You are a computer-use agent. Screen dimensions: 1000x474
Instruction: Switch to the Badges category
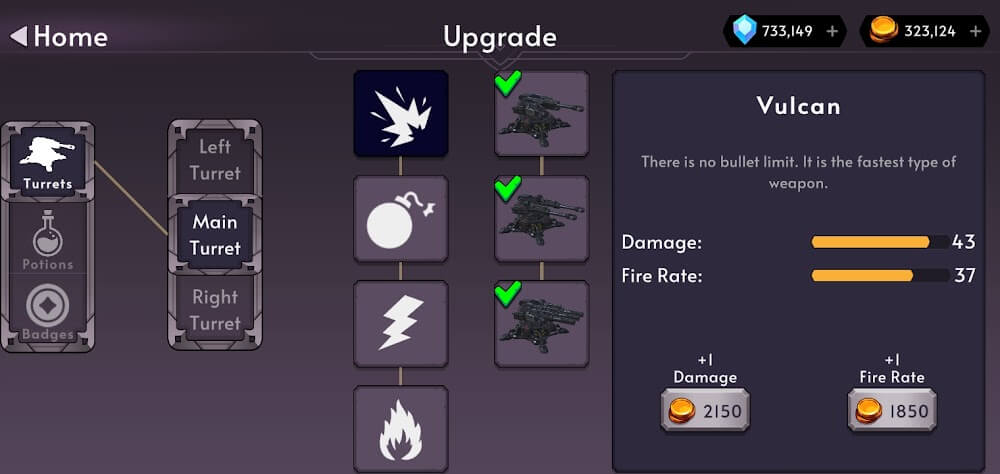[48, 314]
